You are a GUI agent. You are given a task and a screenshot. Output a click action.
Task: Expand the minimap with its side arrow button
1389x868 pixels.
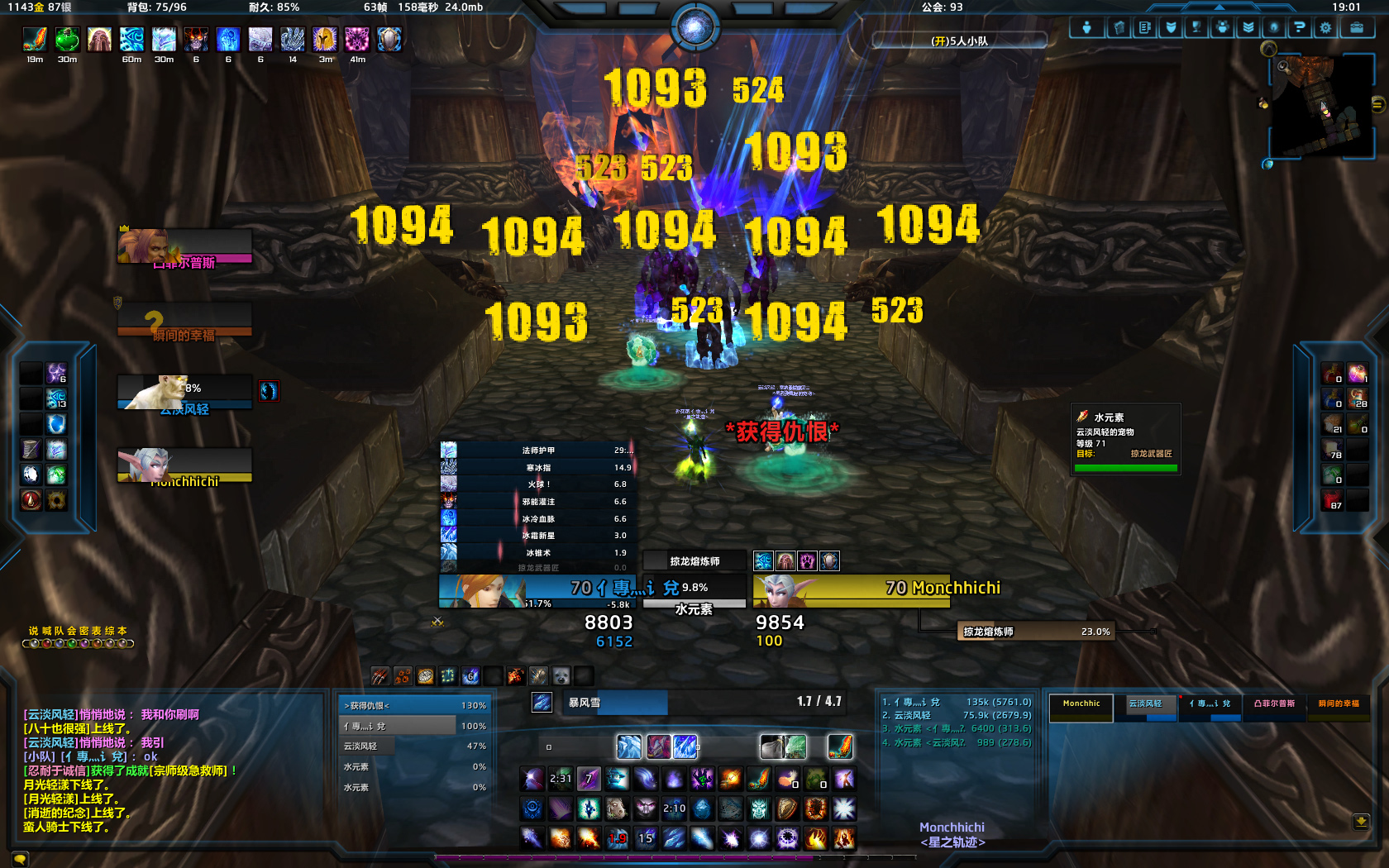coord(1377,104)
